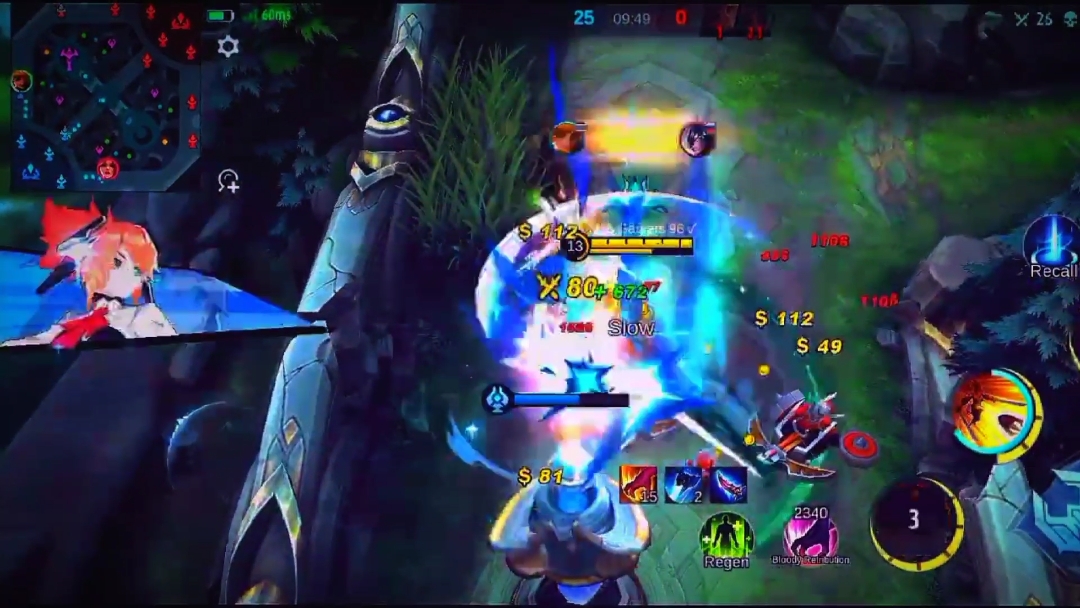Tap the chat-plus icon below the gear
1080x608 pixels.
pyautogui.click(x=229, y=181)
